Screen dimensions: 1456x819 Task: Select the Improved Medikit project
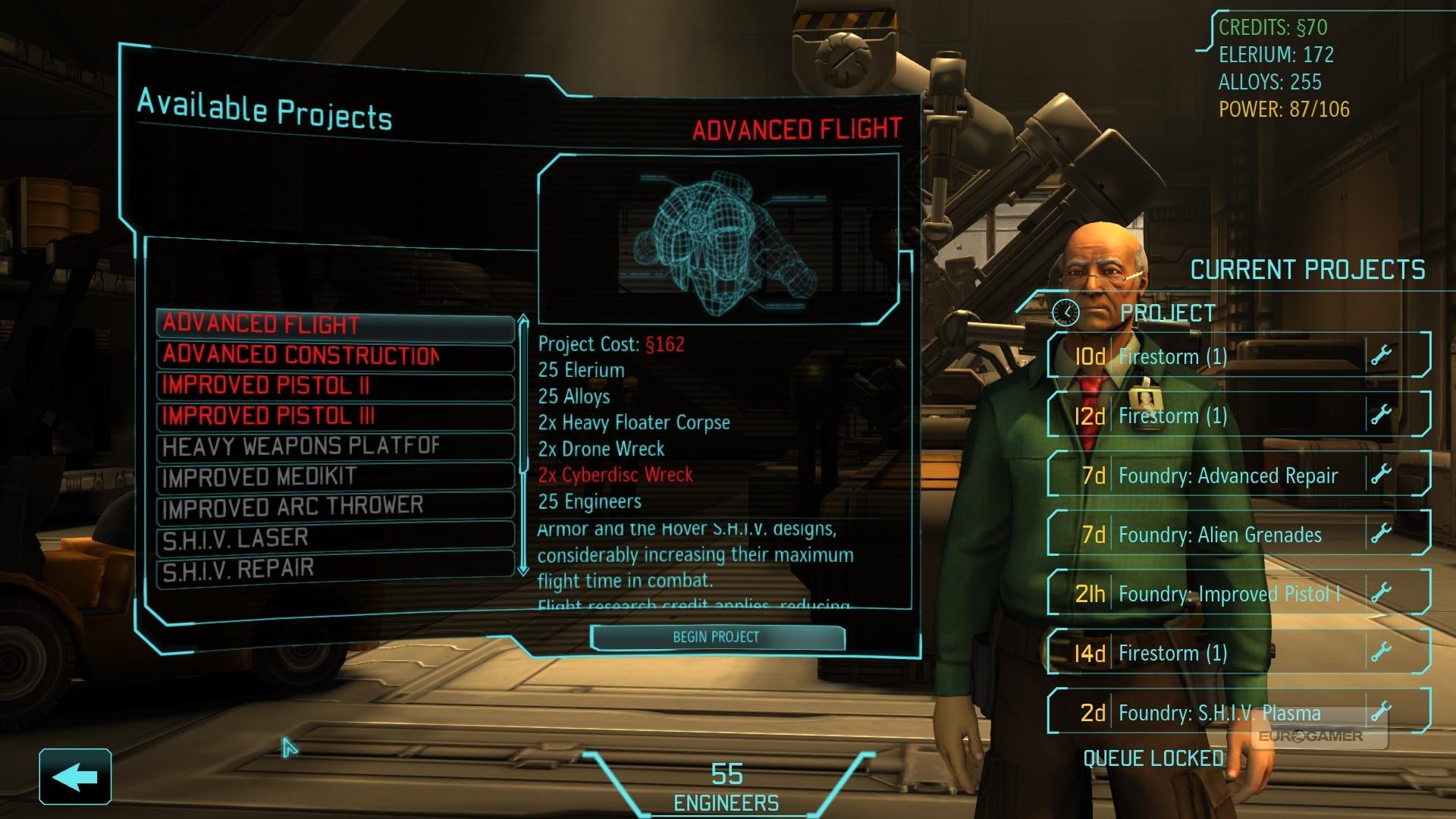pos(335,477)
